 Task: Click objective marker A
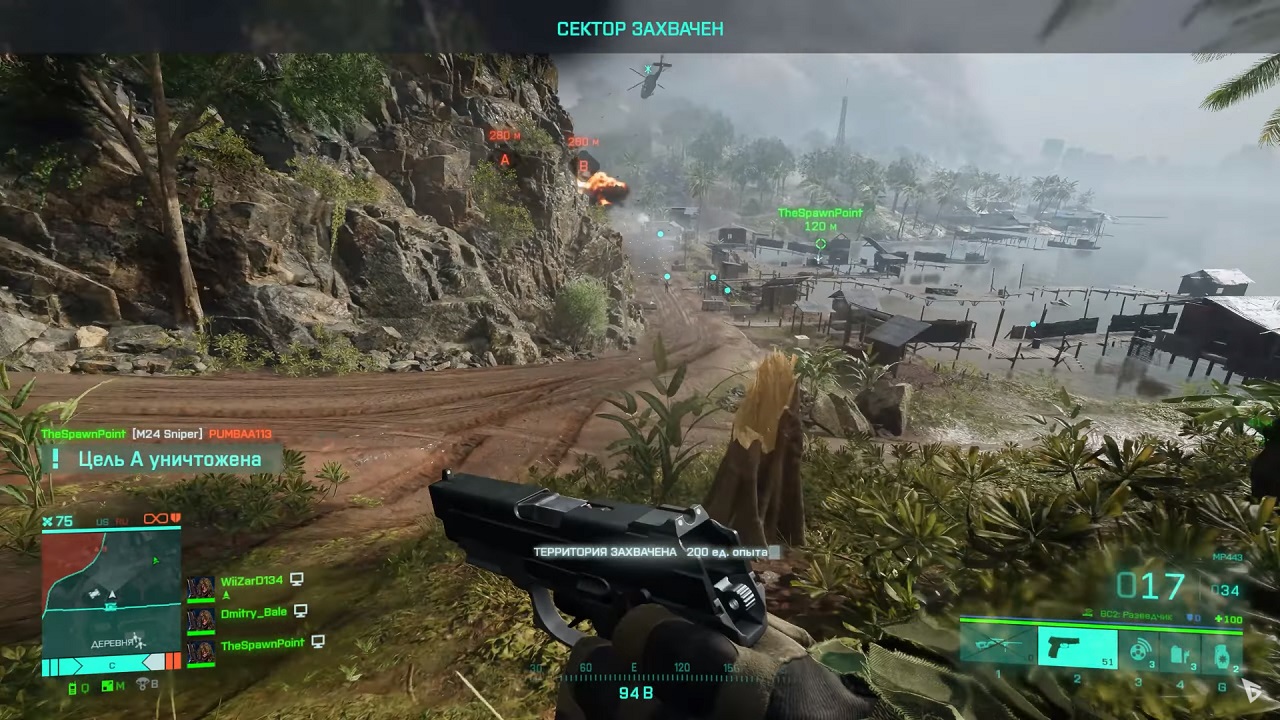[504, 160]
